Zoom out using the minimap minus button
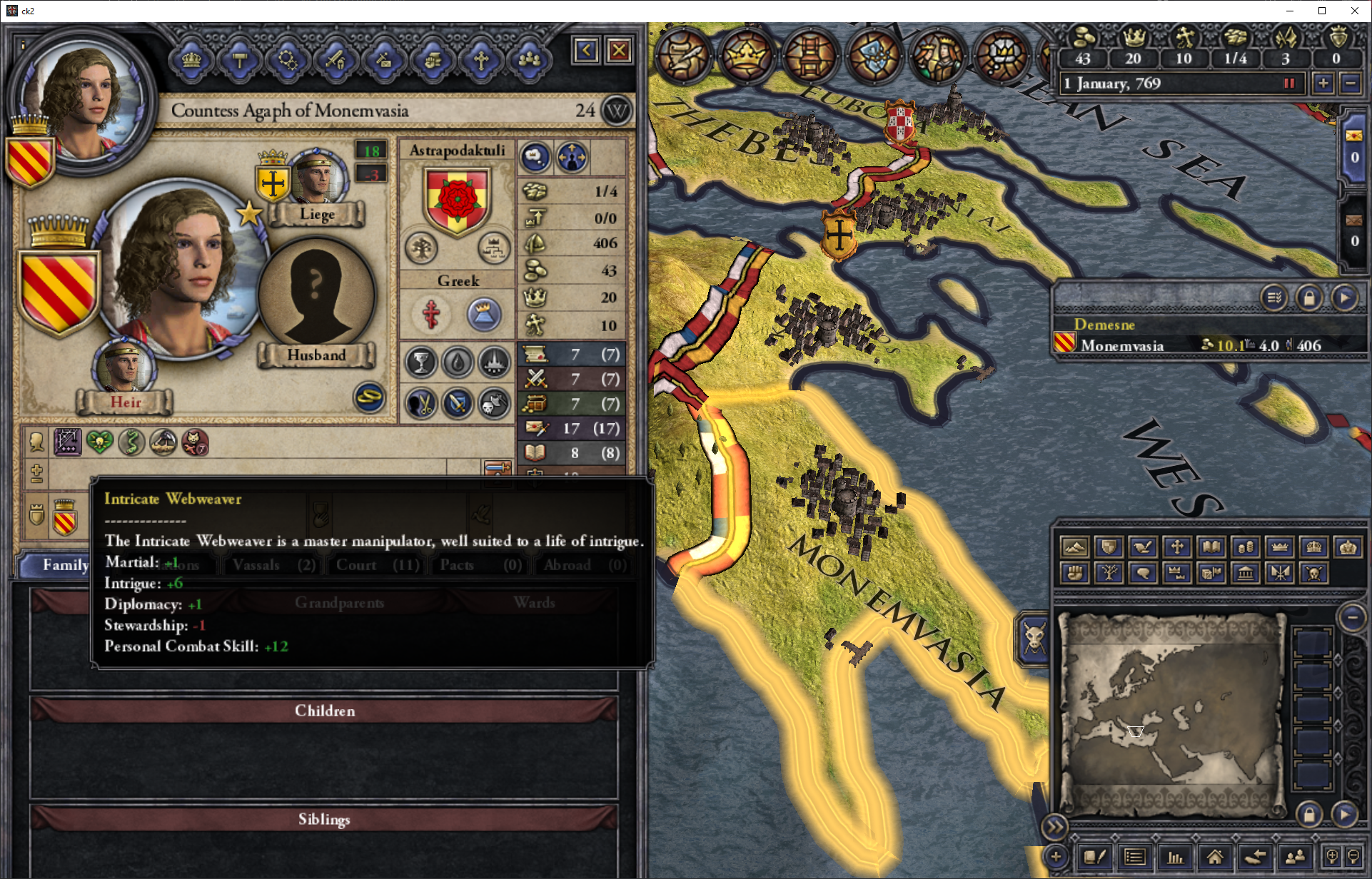 coord(1352,618)
